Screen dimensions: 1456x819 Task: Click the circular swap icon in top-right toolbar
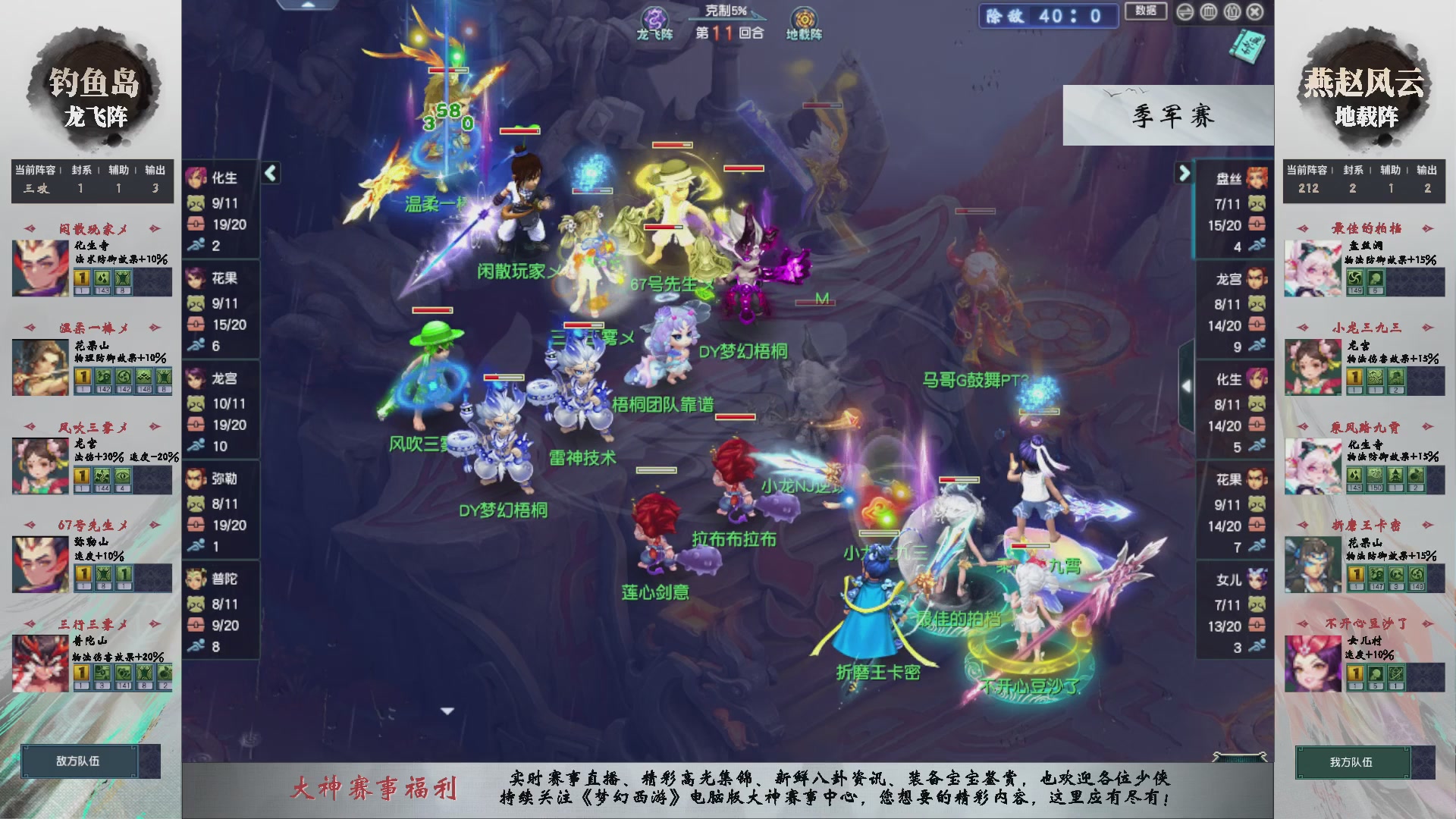(x=1185, y=11)
